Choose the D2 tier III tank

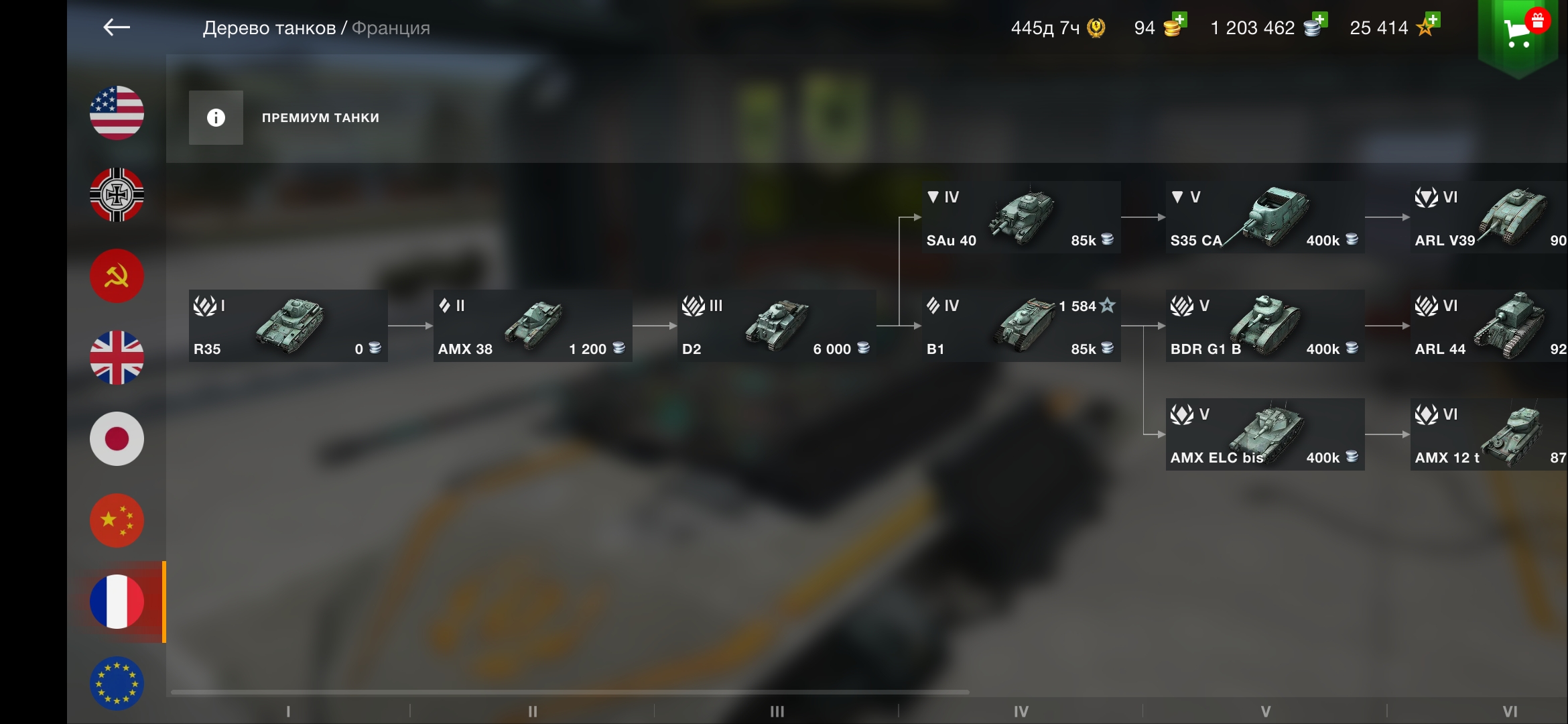[x=777, y=326]
